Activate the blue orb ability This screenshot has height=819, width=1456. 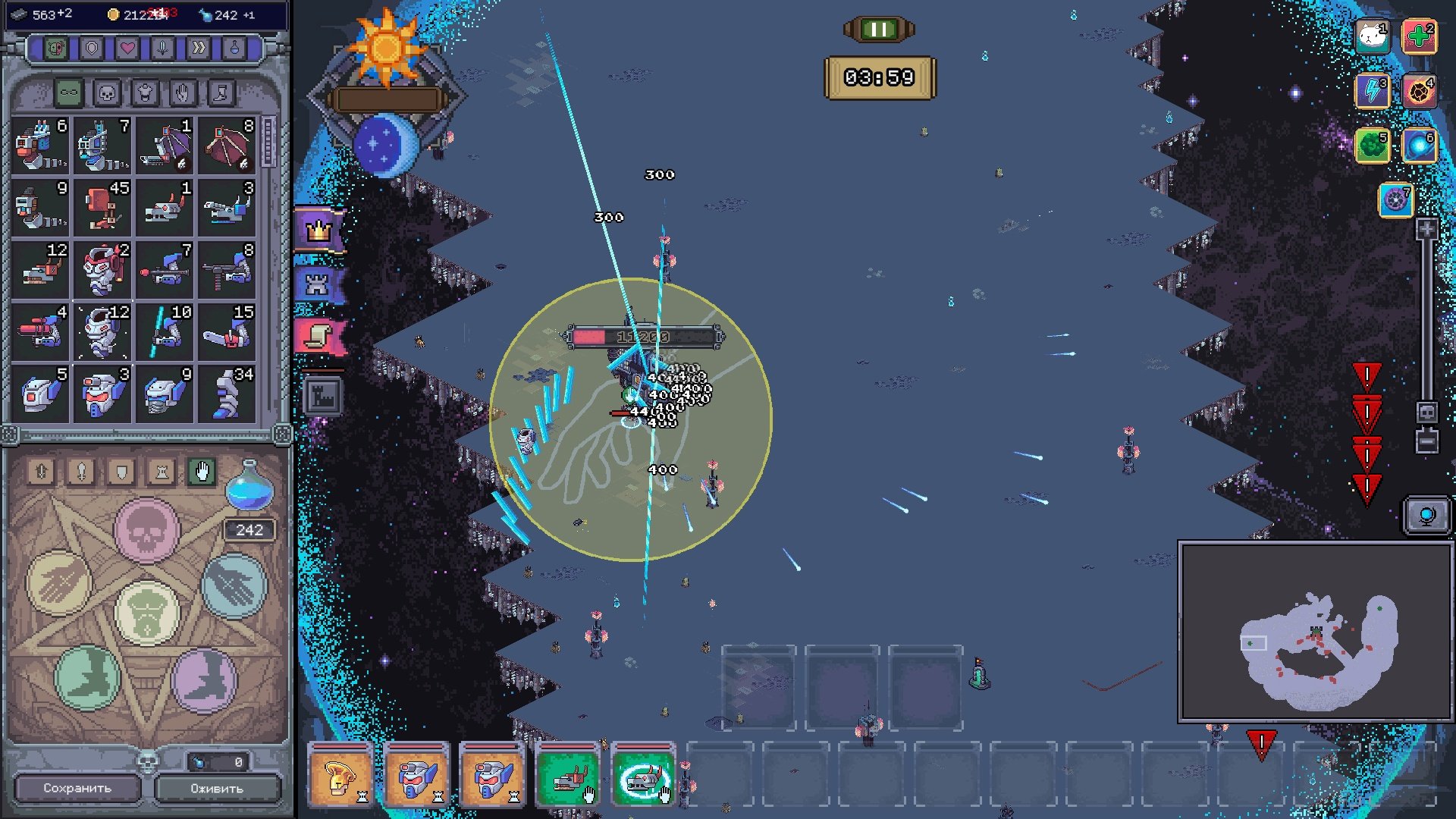1419,146
